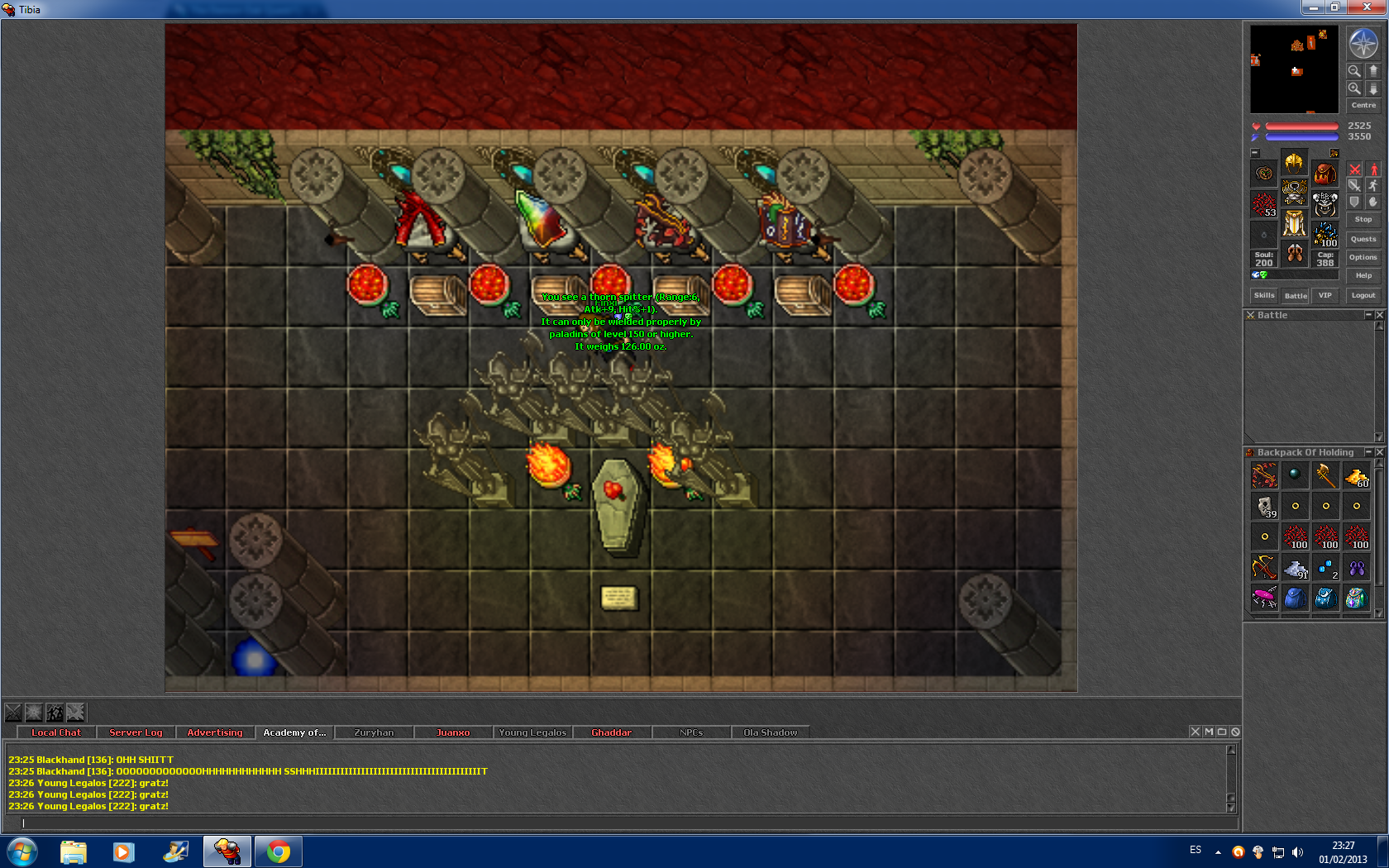This screenshot has height=868, width=1389.
Task: Open the Local Chat tab
Action: tap(56, 732)
